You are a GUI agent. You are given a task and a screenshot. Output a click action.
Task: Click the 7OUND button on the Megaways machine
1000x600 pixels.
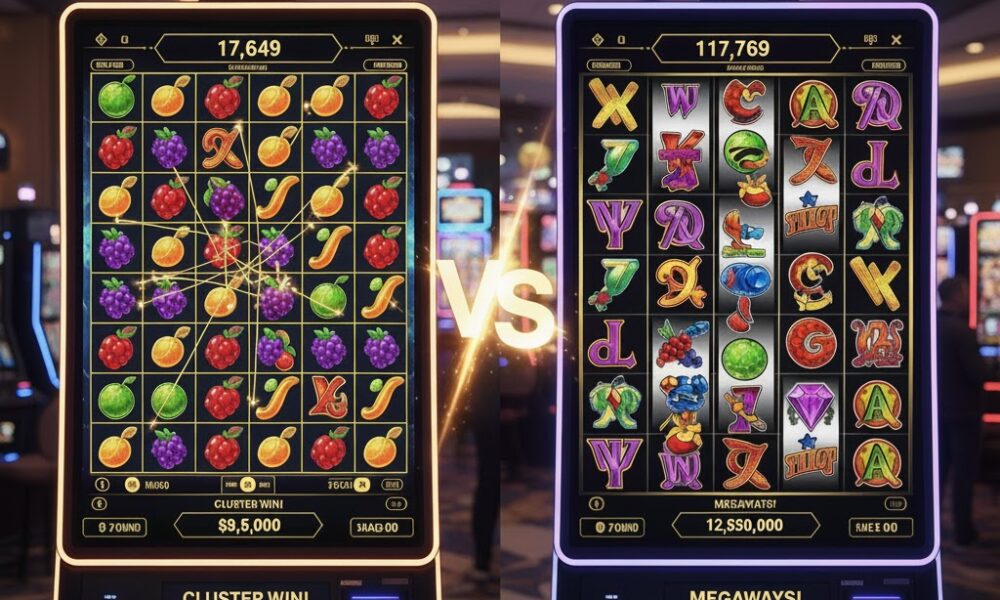[611, 527]
